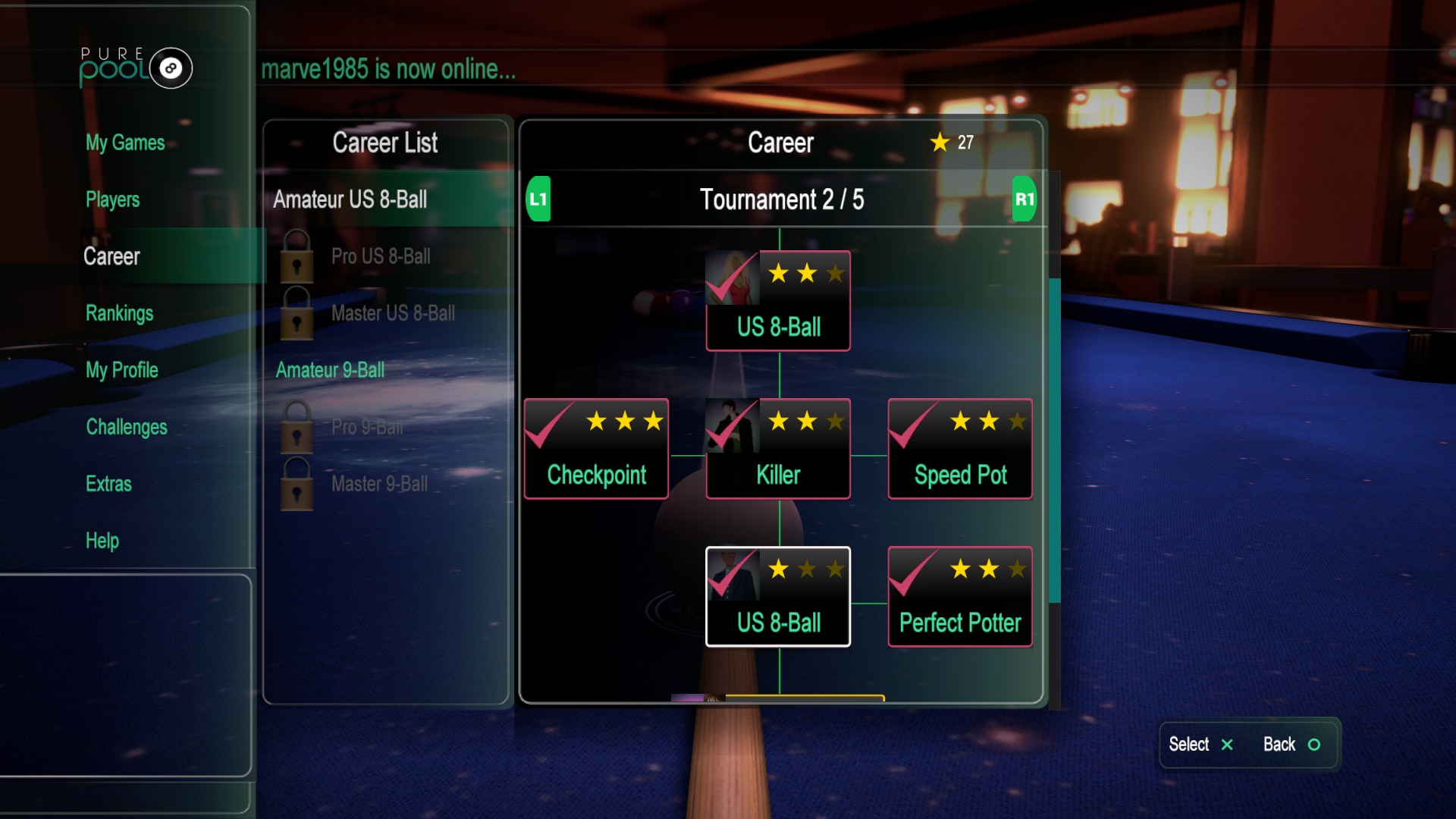Select the highlighted one-star US 8-Ball match

(x=778, y=597)
